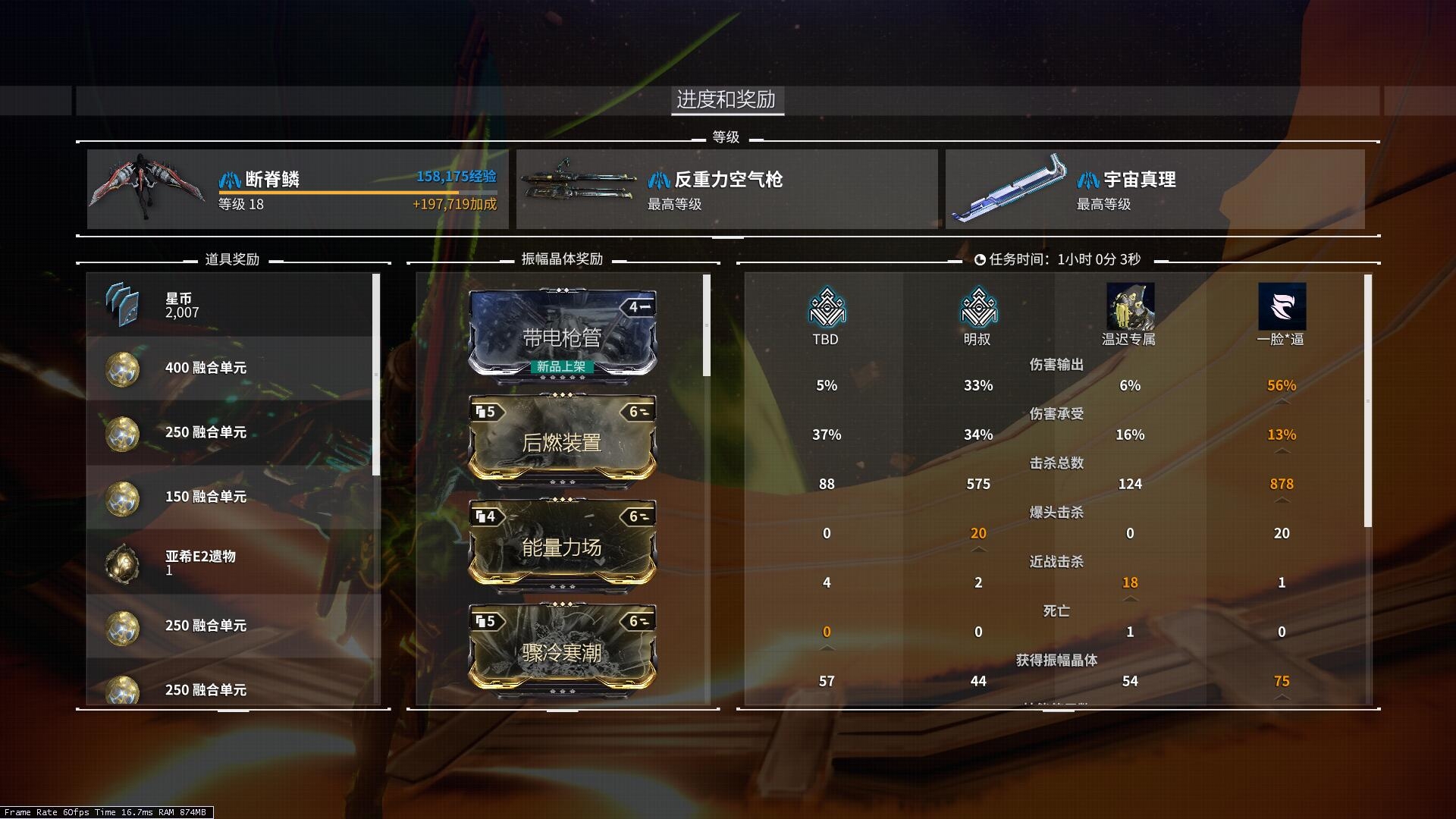This screenshot has width=1456, height=819.
Task: Click the 星币 credits icon
Action: tap(121, 304)
